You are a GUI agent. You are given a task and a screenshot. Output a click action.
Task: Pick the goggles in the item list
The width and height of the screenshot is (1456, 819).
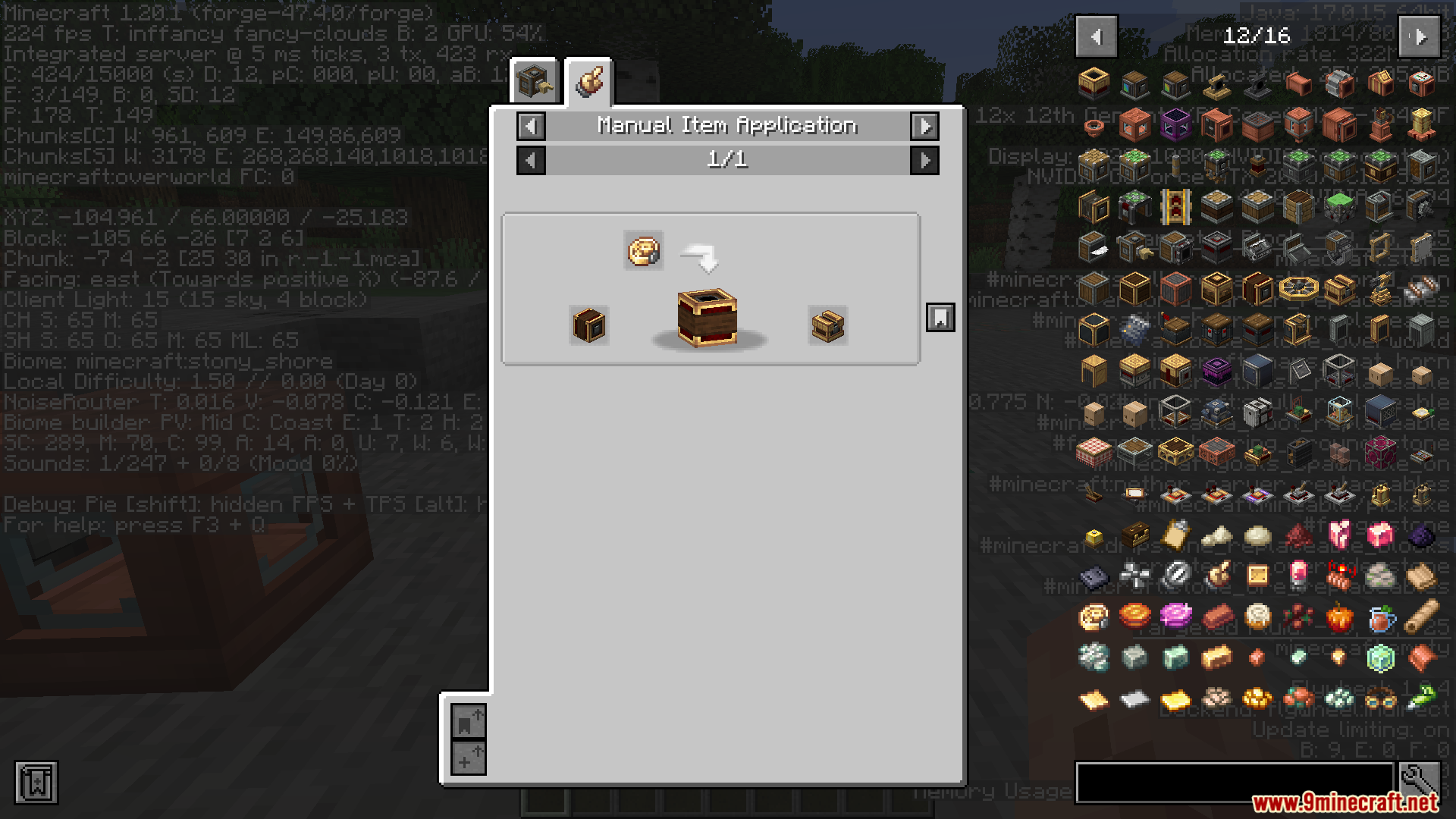[1380, 698]
